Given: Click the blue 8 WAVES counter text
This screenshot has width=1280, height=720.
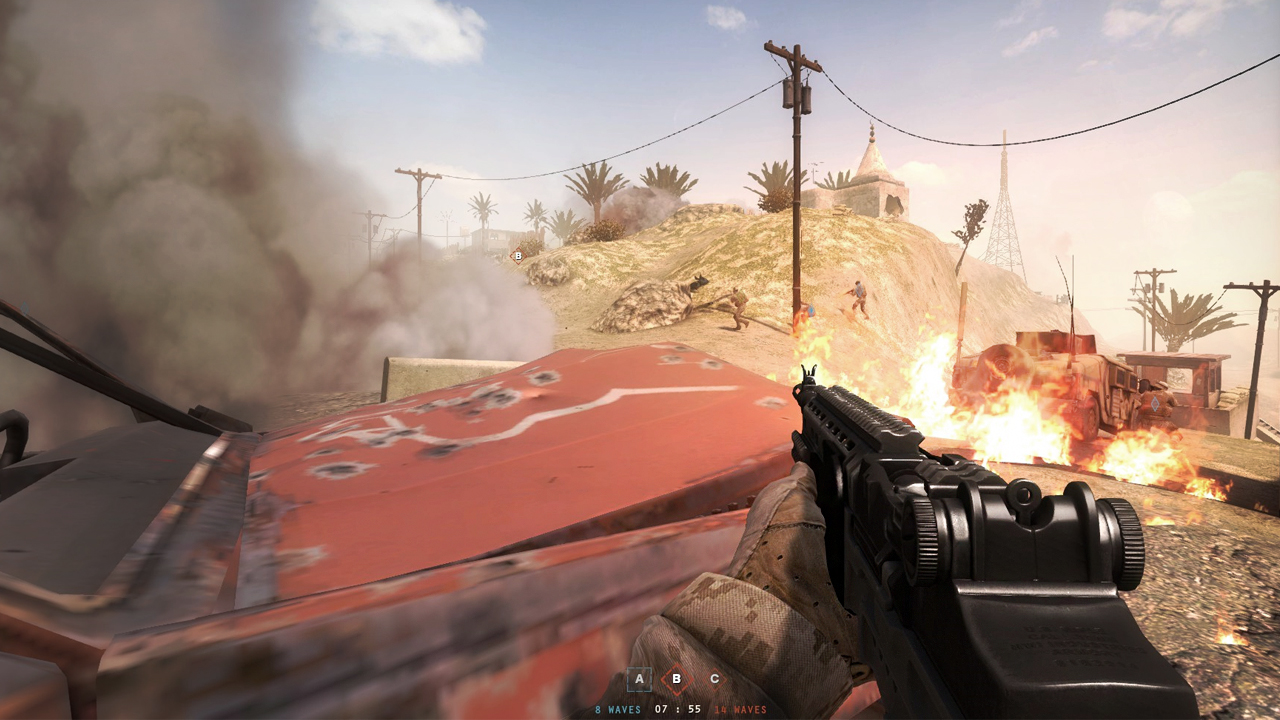Looking at the screenshot, I should [x=617, y=708].
